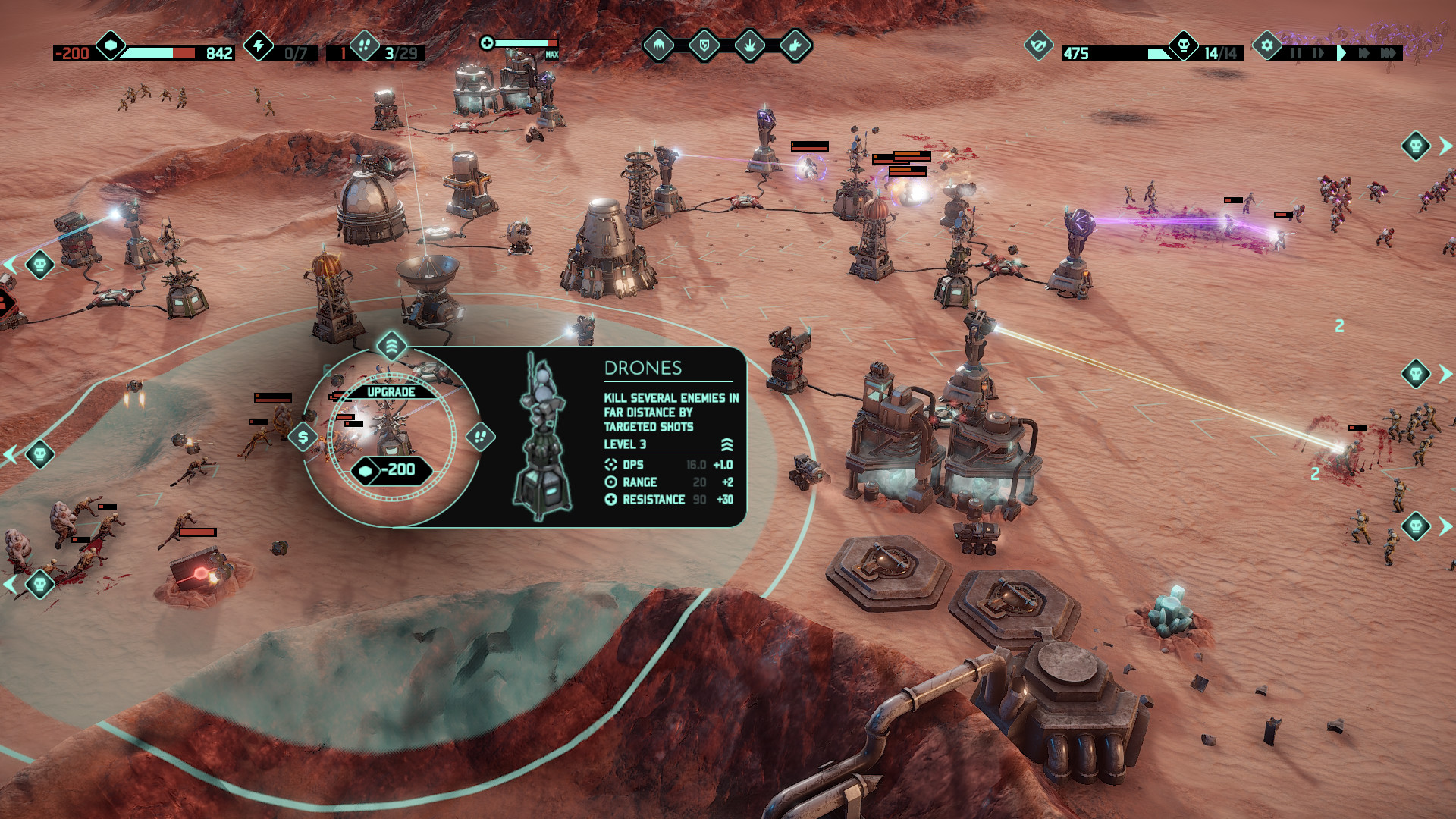1456x819 pixels.
Task: Select single-step playback control
Action: (1317, 54)
